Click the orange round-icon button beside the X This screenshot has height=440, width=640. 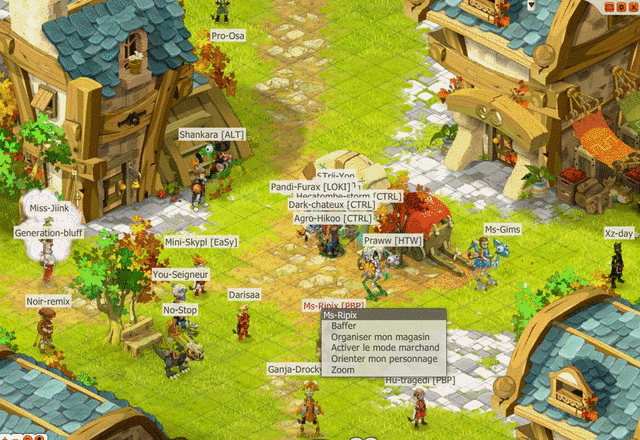621,6
